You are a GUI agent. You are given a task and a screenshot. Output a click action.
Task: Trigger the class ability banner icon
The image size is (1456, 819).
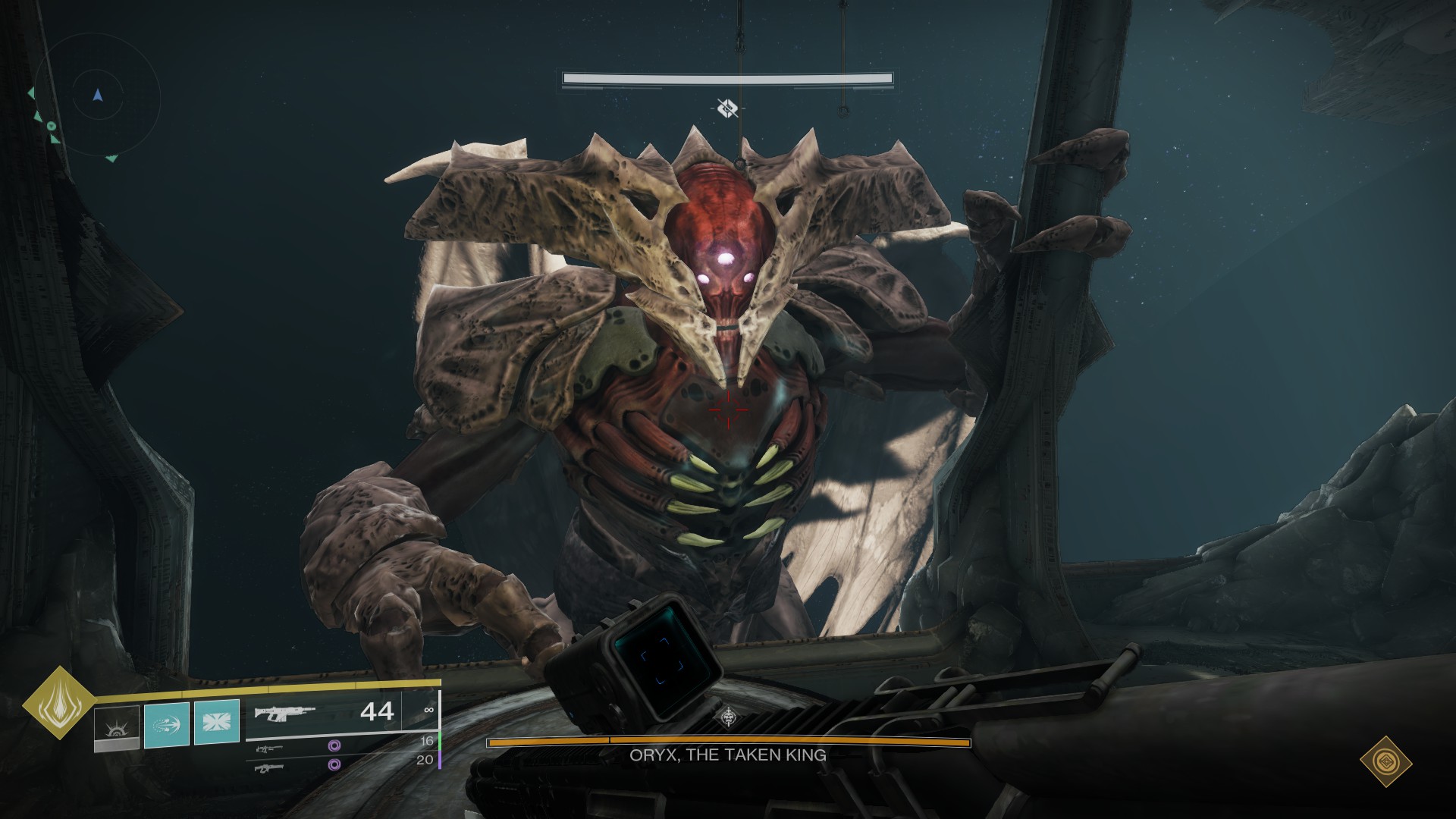[217, 722]
